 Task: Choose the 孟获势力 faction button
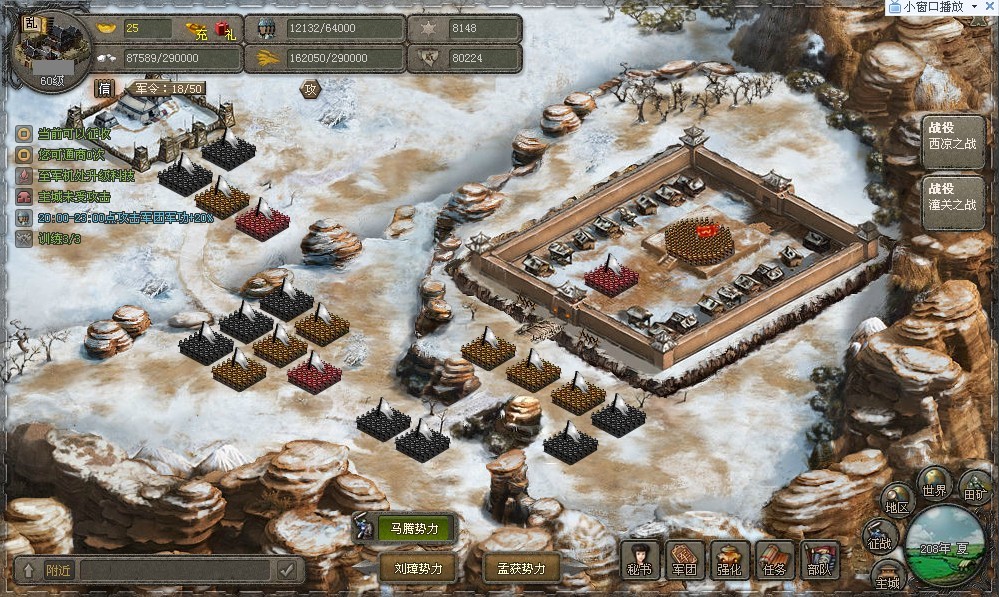(521, 568)
